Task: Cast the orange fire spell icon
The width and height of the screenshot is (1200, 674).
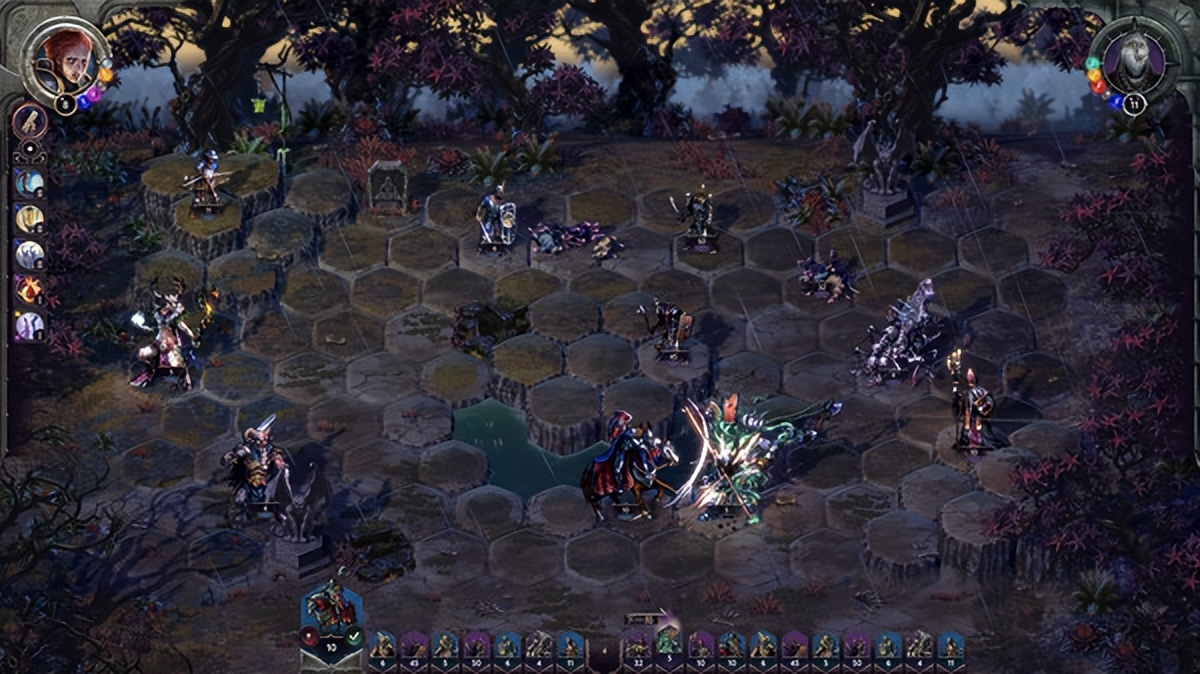Action: tap(29, 290)
